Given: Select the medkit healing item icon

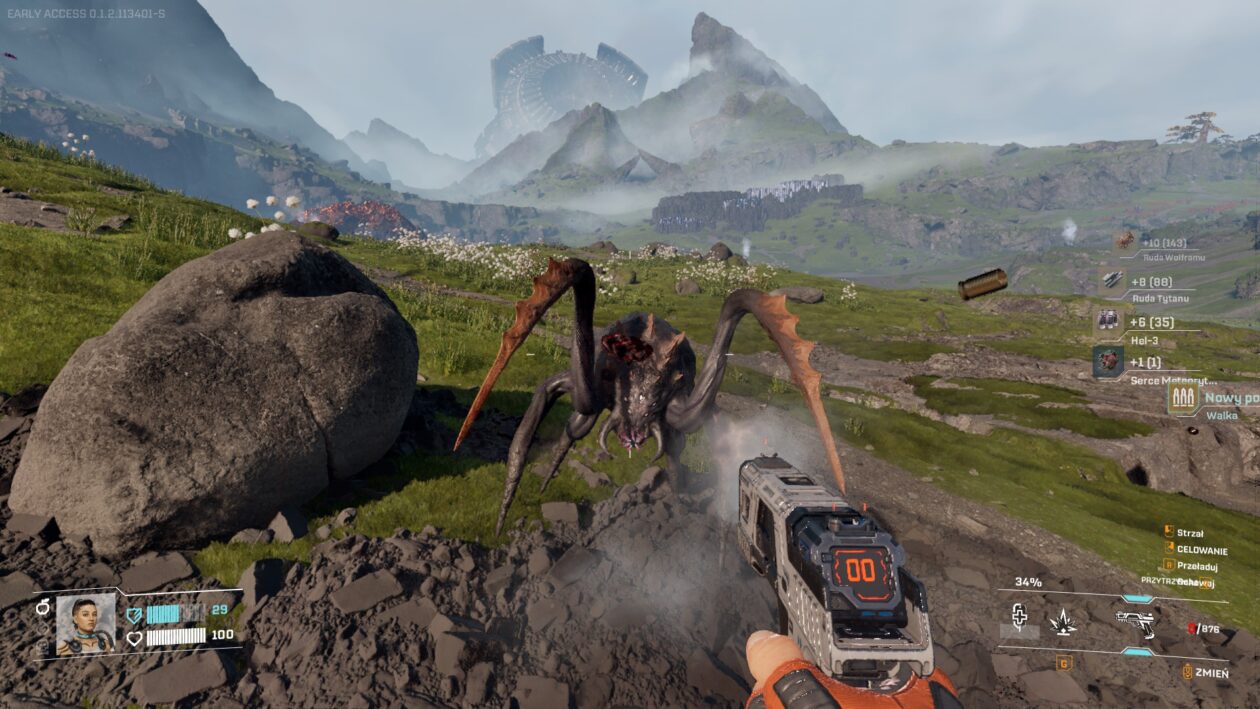Looking at the screenshot, I should pyautogui.click(x=1019, y=616).
